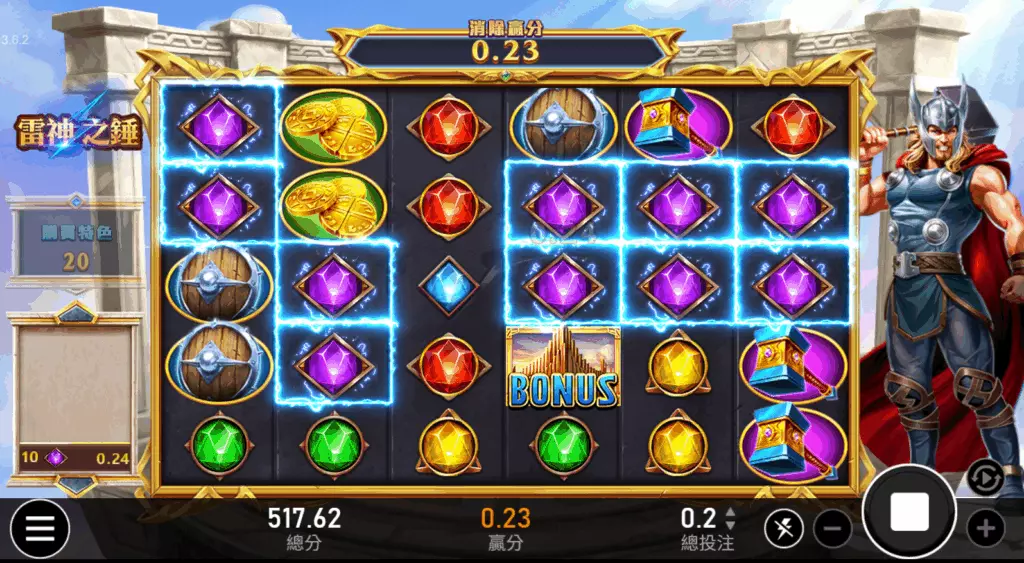Open the hamburger menu

point(40,528)
